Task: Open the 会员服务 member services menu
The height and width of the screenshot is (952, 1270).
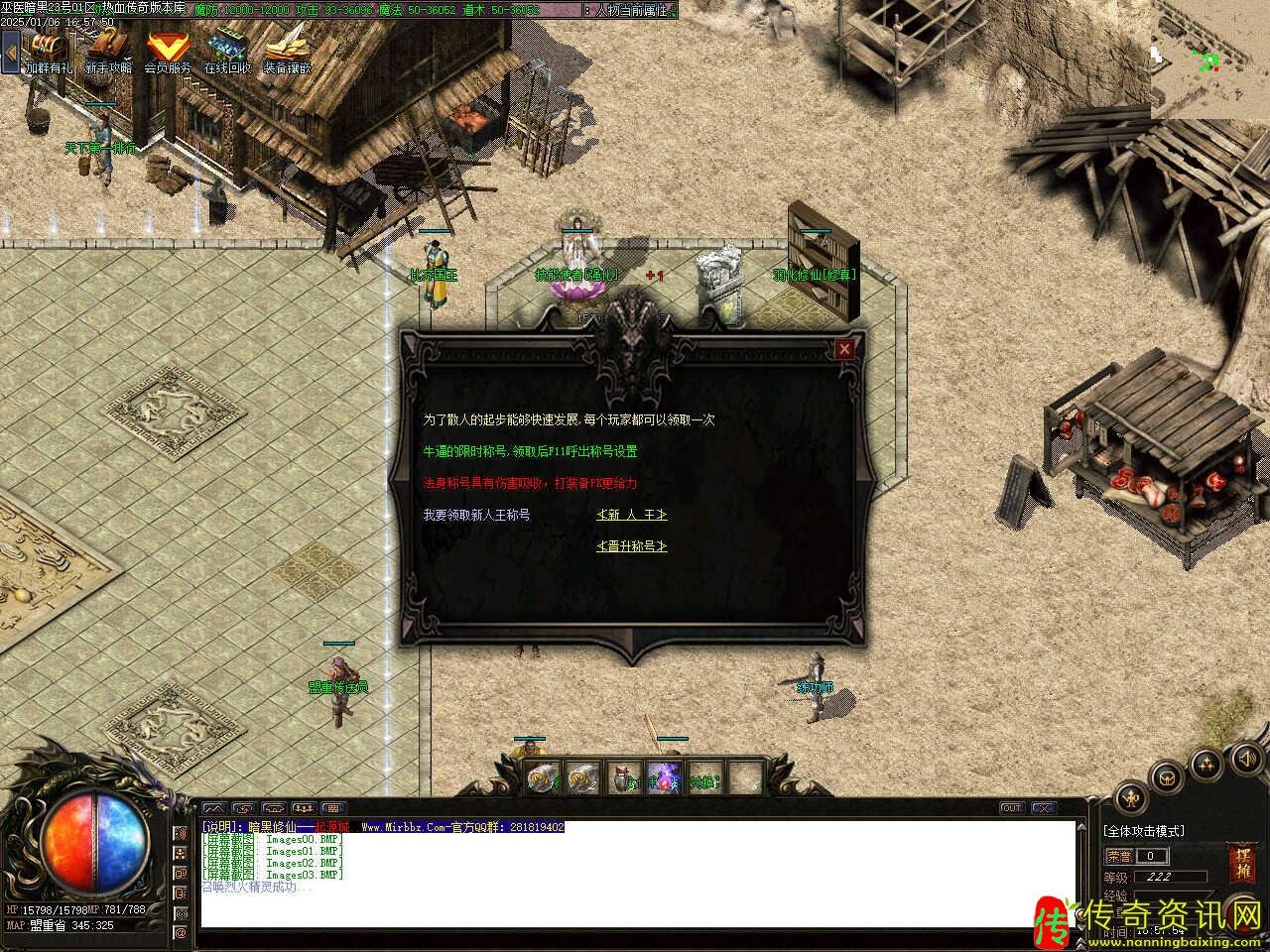Action: [x=167, y=47]
